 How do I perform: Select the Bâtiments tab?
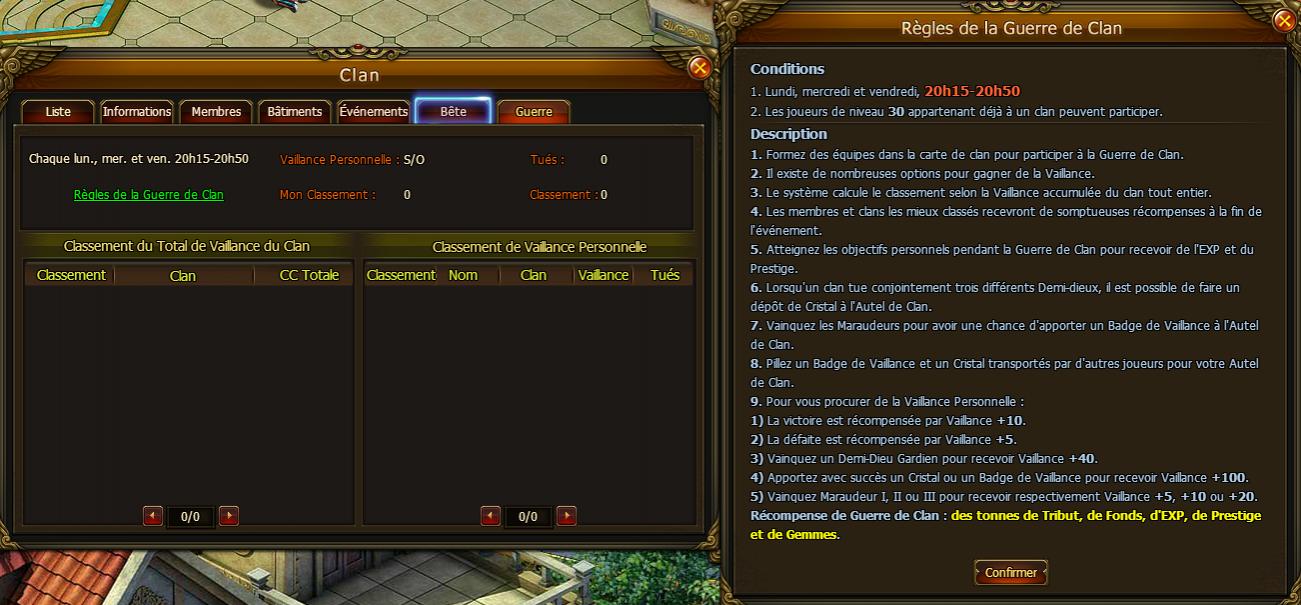point(294,112)
